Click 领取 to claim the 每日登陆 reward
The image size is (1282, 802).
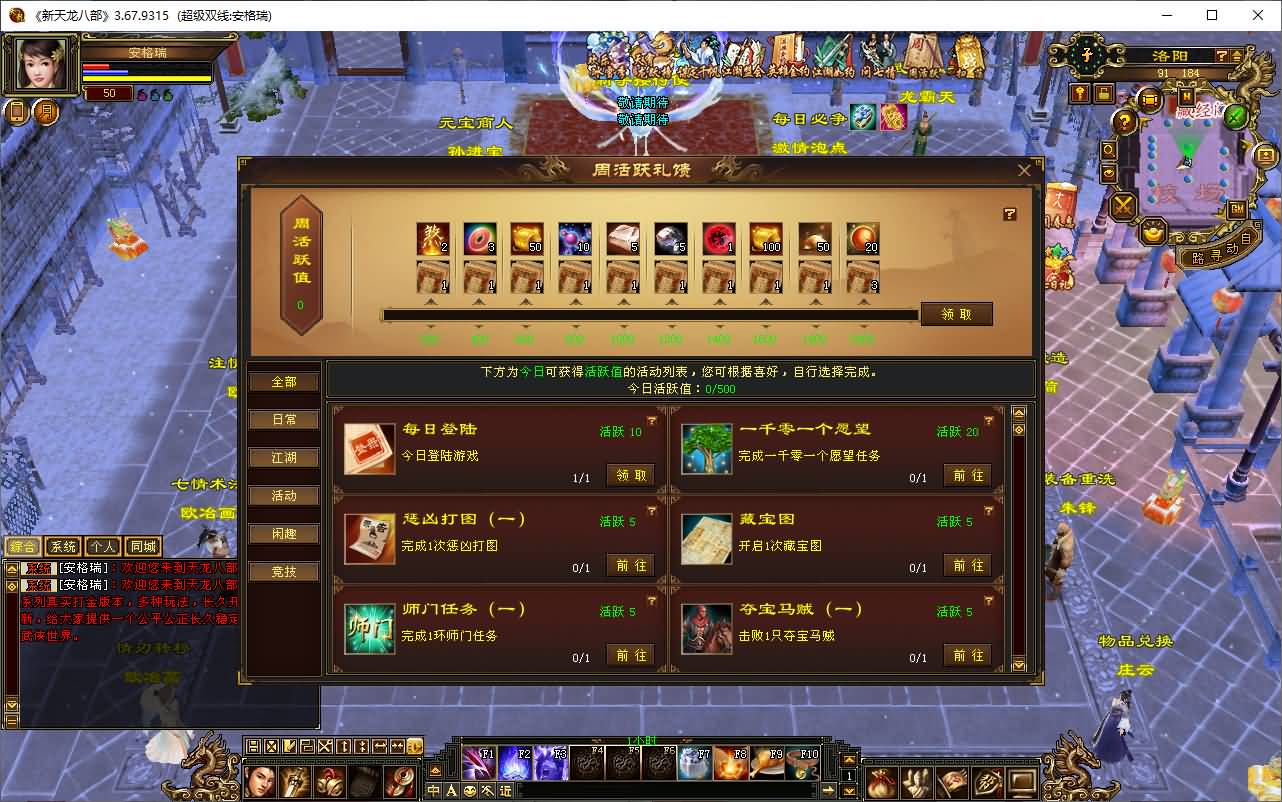point(630,475)
